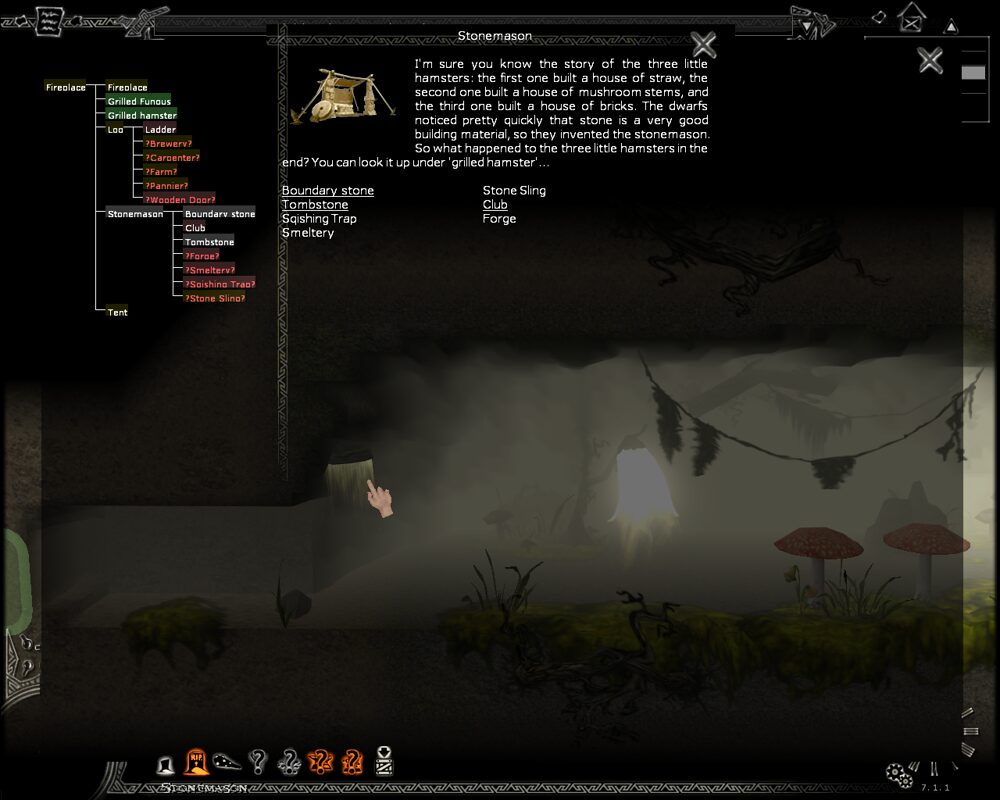Click the house icon in the top bar
The image size is (1000, 800).
click(911, 17)
